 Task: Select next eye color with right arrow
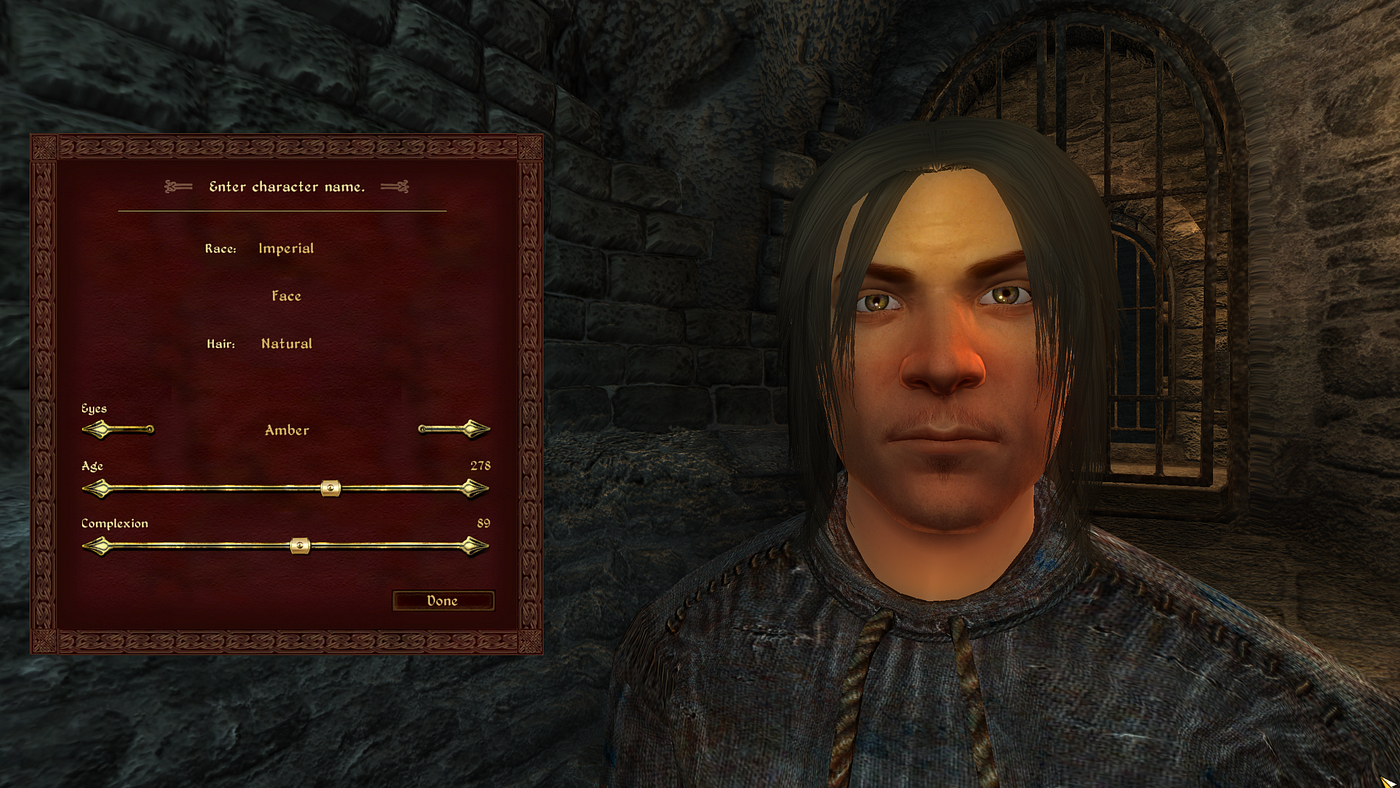(473, 430)
